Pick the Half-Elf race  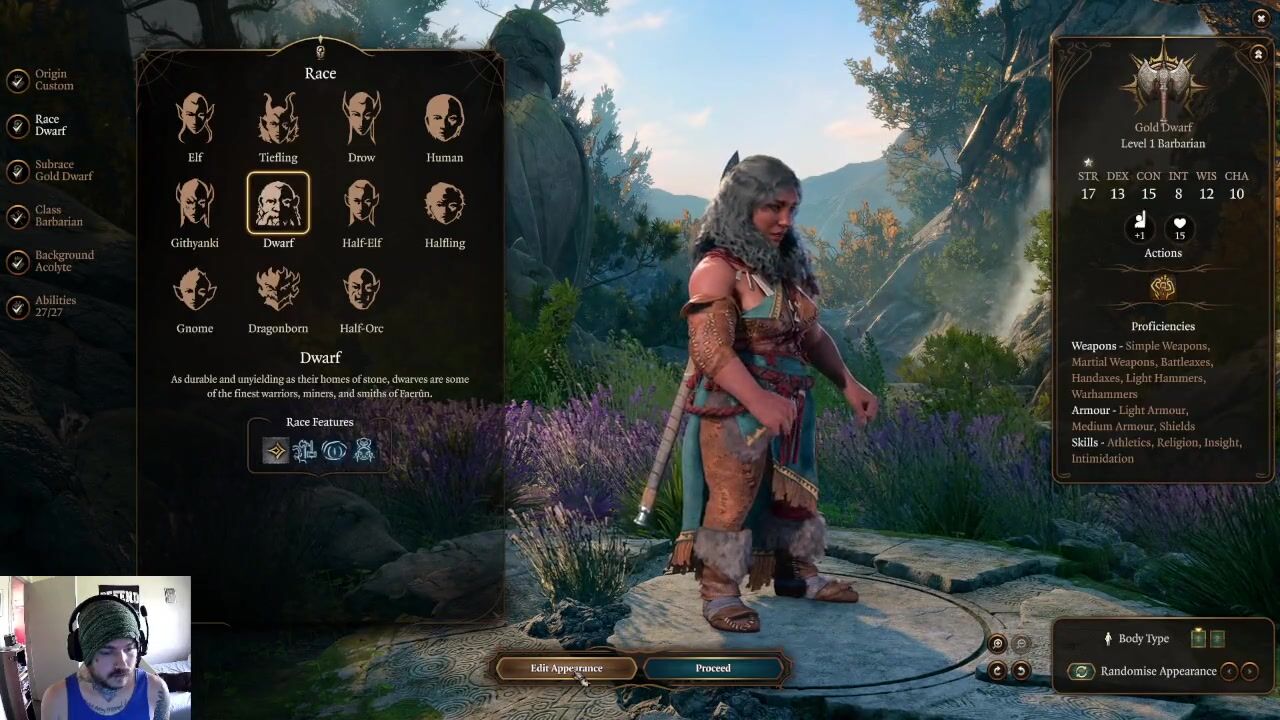point(361,204)
